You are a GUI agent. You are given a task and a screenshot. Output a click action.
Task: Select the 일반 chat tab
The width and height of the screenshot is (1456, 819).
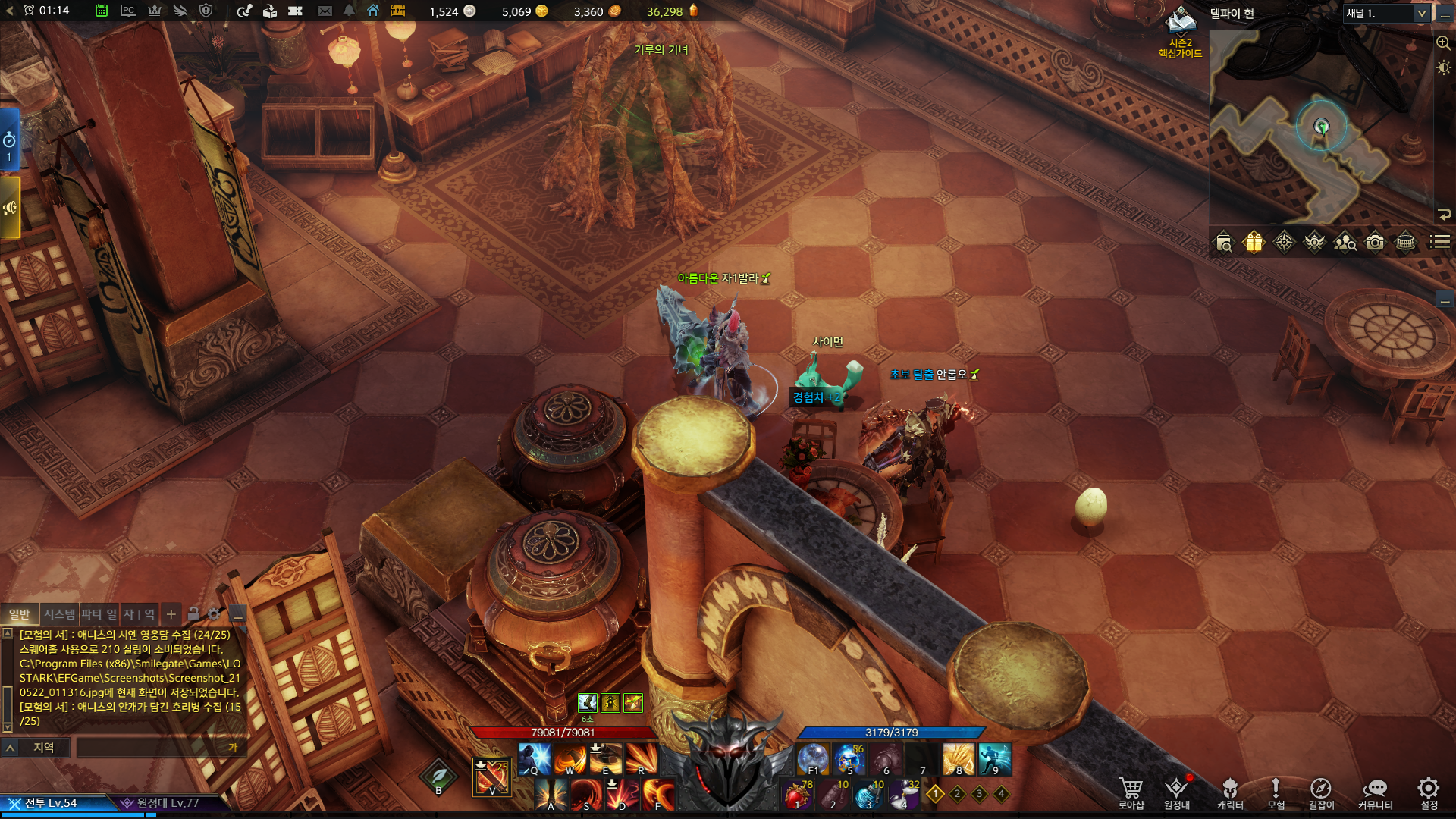pyautogui.click(x=19, y=614)
